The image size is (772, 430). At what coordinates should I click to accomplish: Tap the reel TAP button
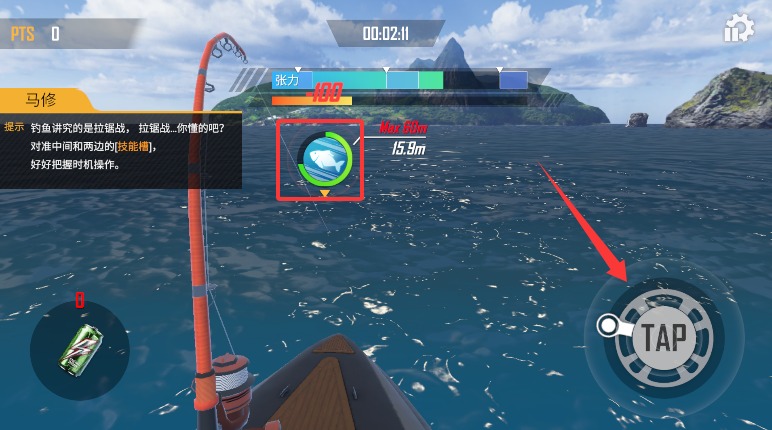click(663, 338)
